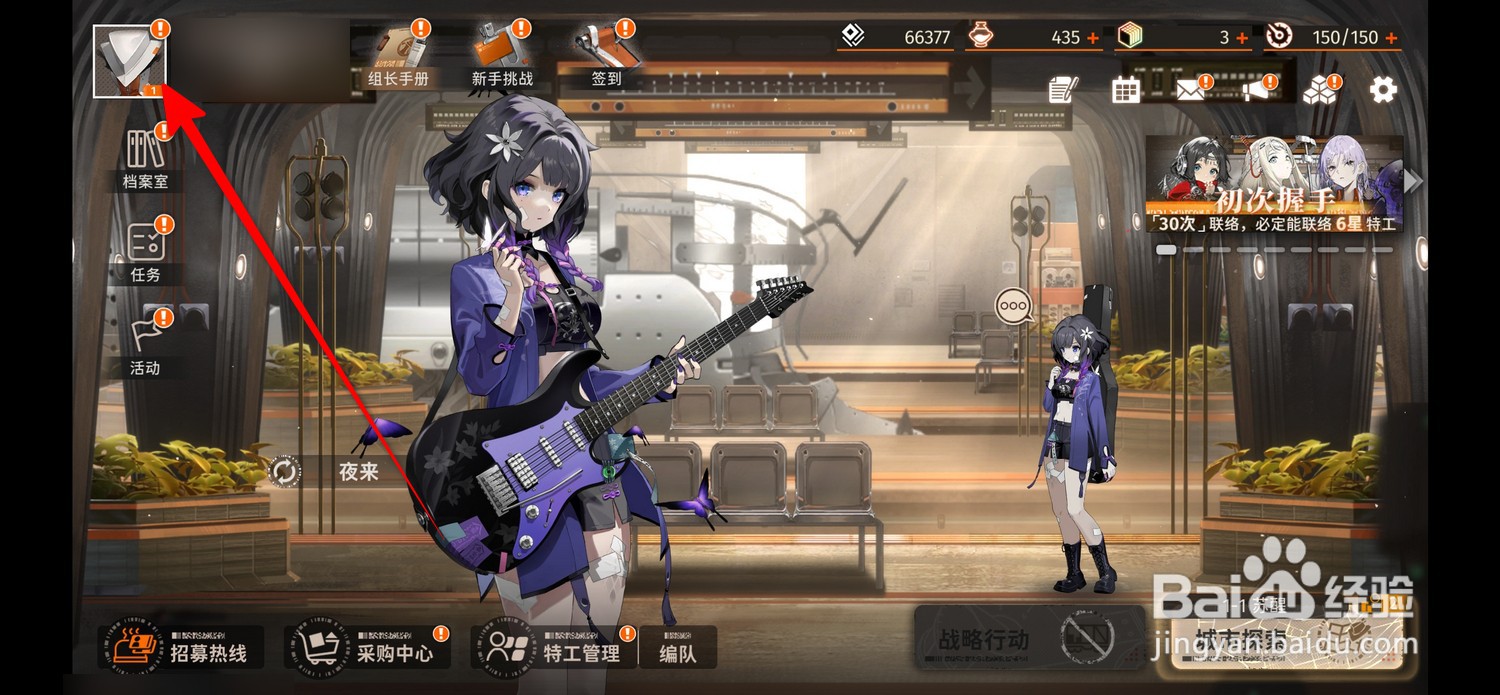Open the 招募热线 recruitment hotline
This screenshot has width=1500, height=695.
182,649
